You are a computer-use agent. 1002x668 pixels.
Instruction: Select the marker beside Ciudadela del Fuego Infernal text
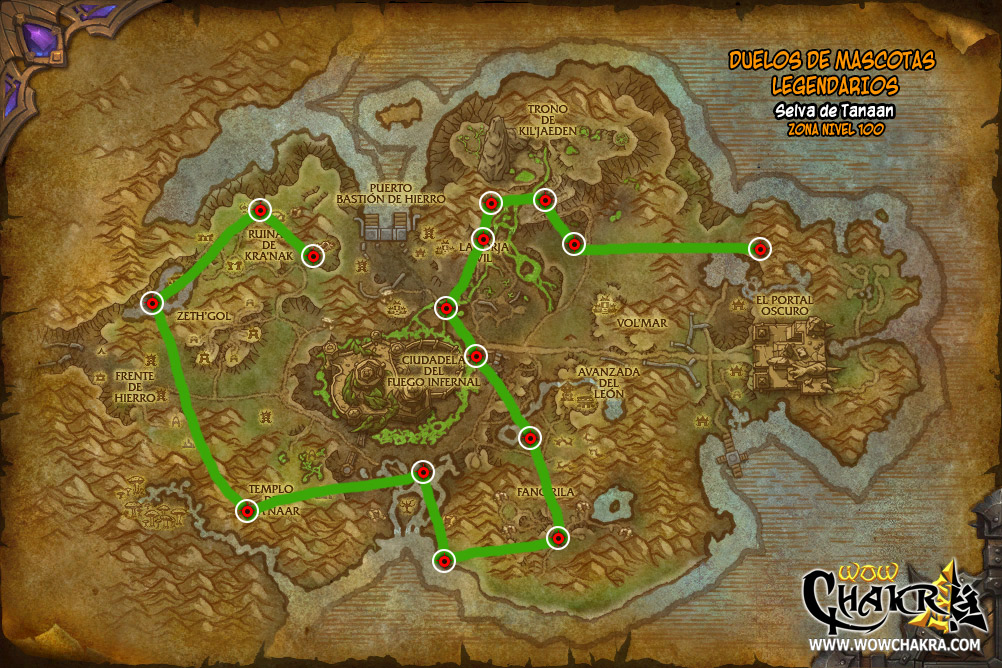[x=476, y=355]
